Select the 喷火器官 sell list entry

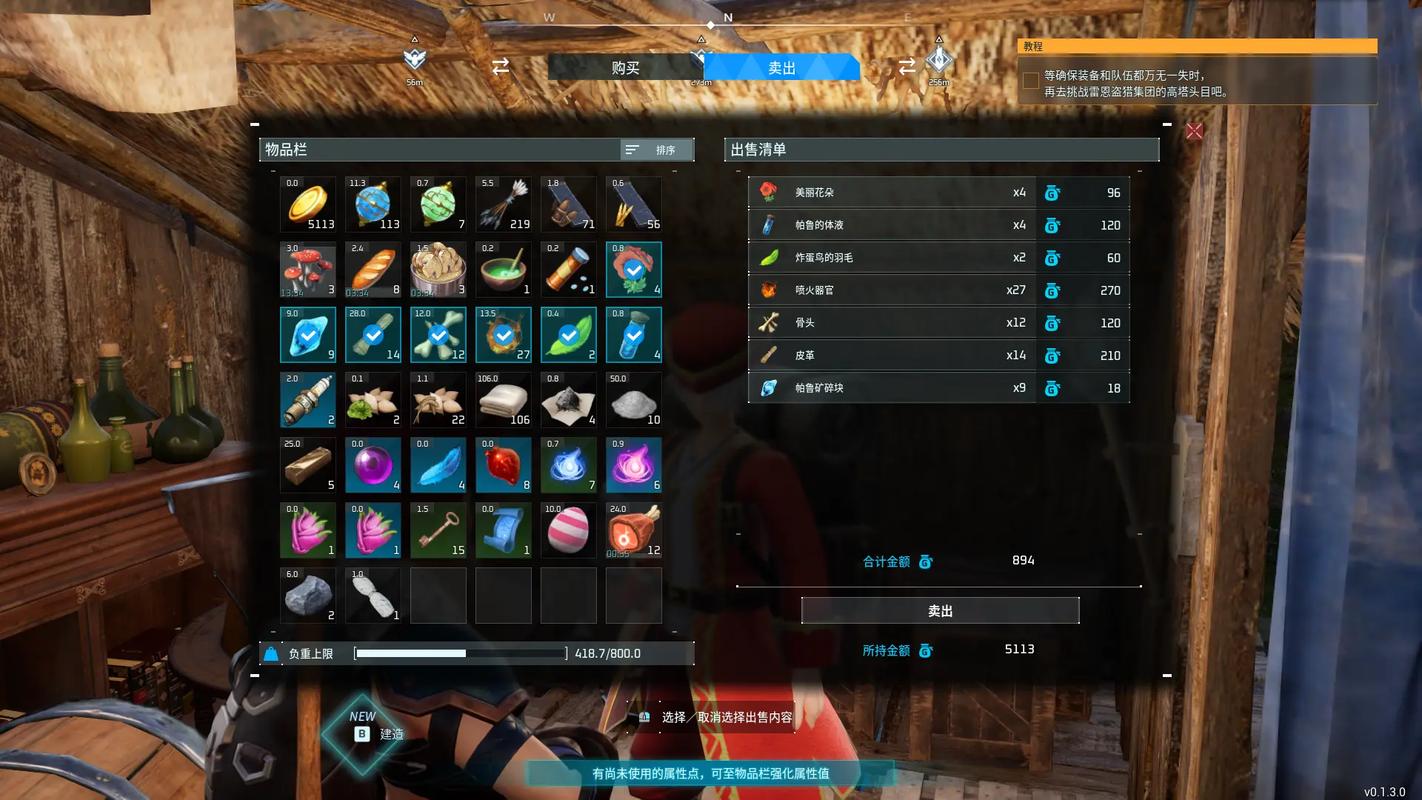pyautogui.click(x=938, y=291)
